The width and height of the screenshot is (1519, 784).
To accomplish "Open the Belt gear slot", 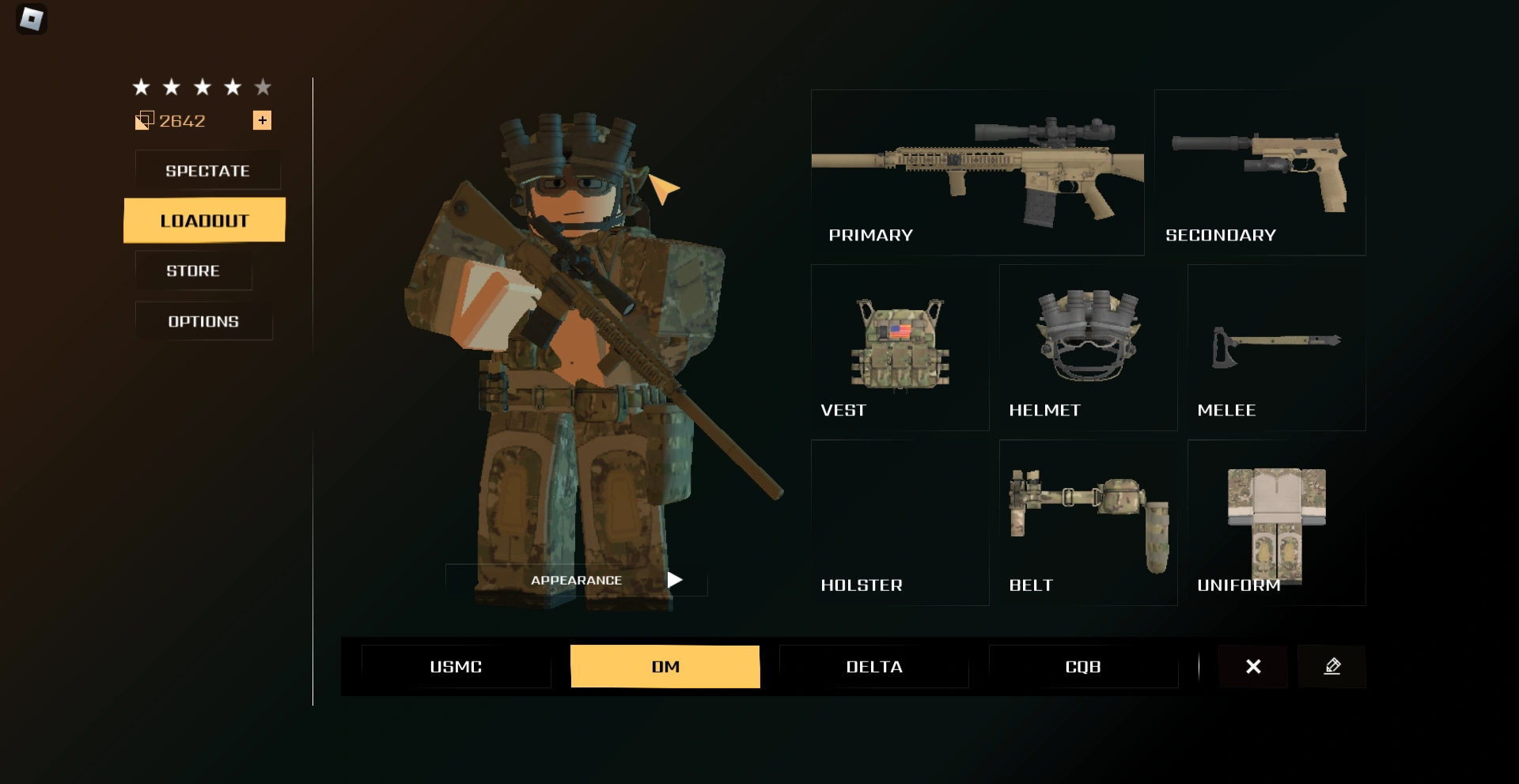I will coord(1088,514).
